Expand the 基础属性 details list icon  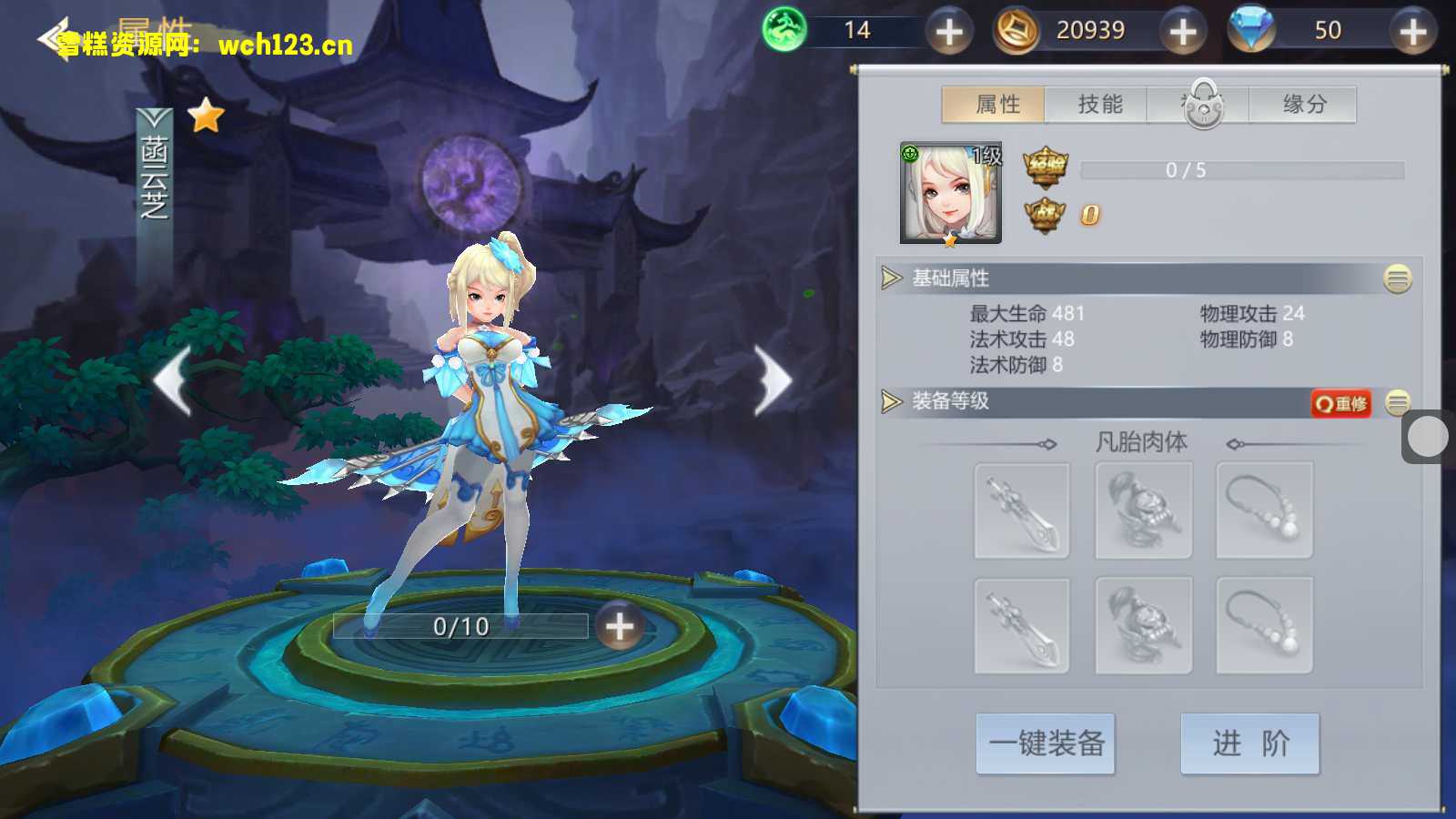point(1397,278)
